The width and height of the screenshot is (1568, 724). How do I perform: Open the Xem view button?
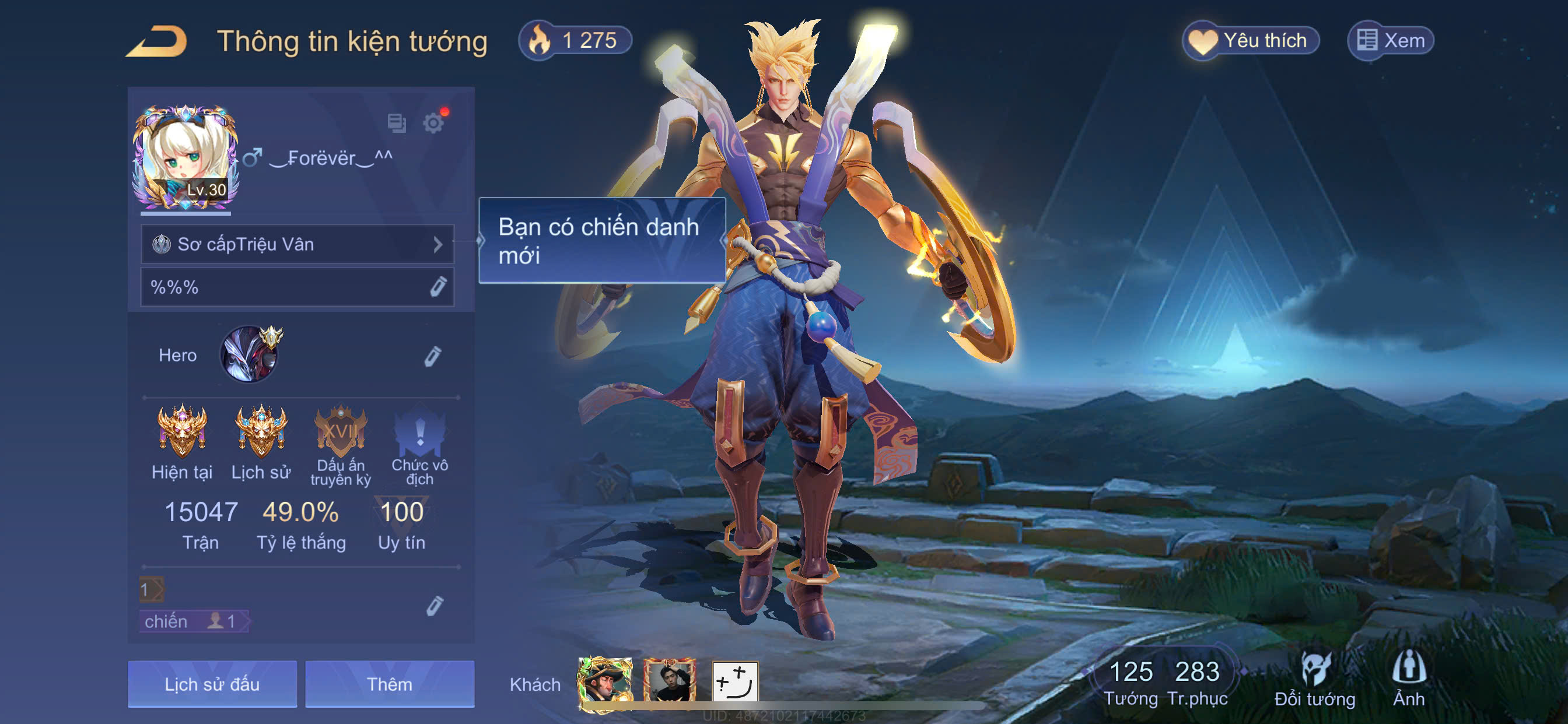[x=1390, y=41]
